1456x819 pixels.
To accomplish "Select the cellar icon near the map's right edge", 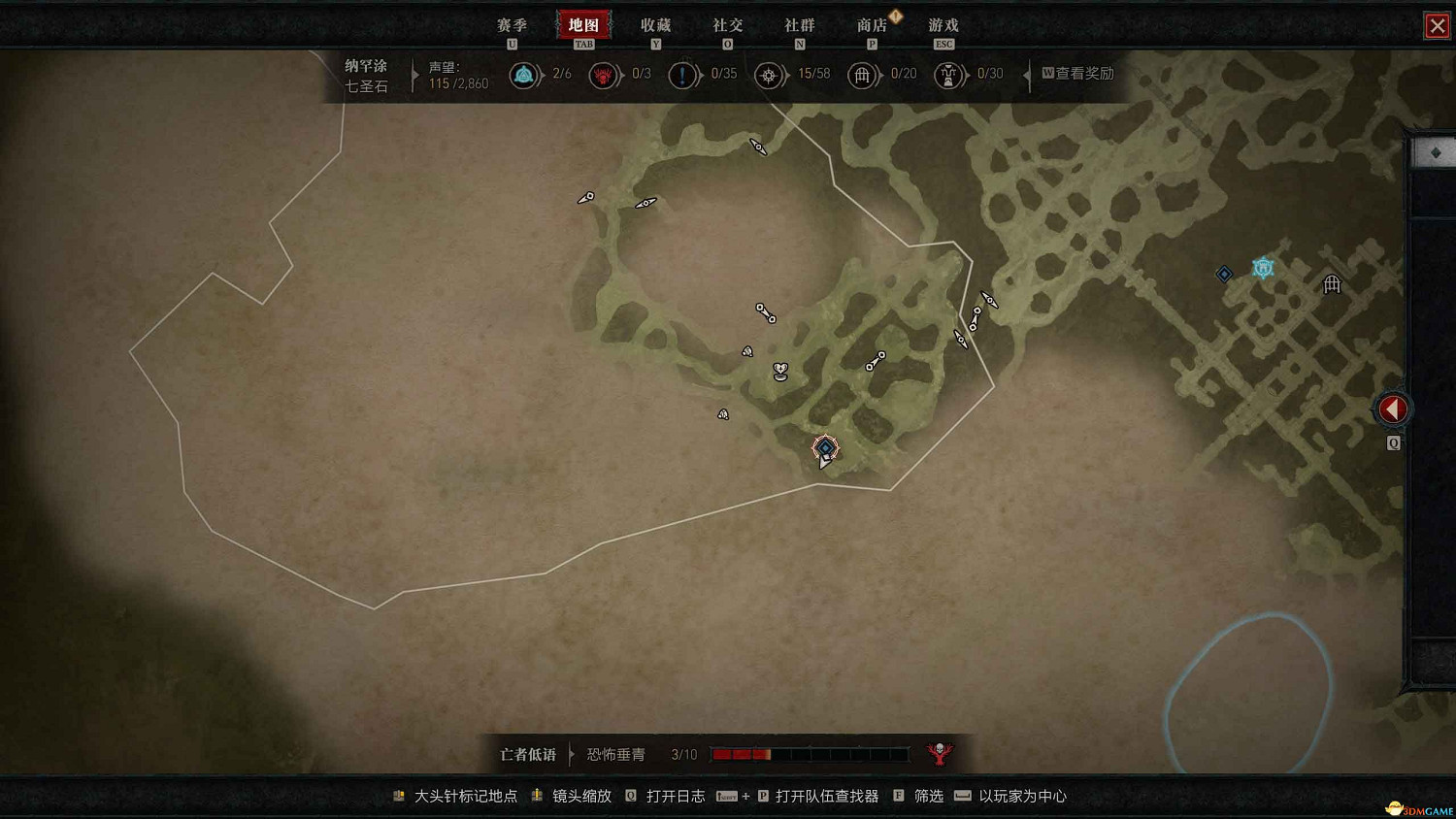I will [x=1332, y=283].
